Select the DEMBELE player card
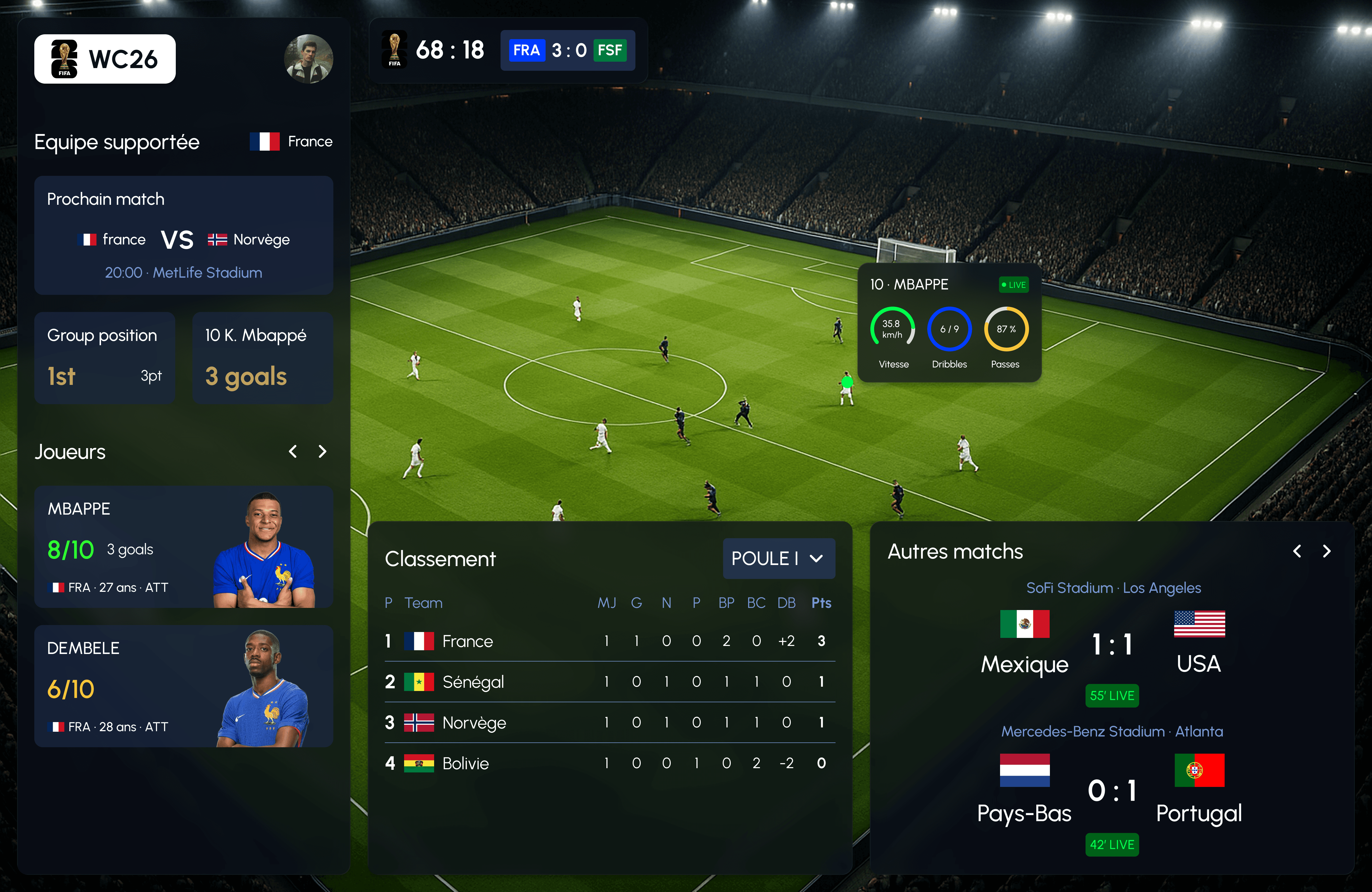 click(x=183, y=686)
